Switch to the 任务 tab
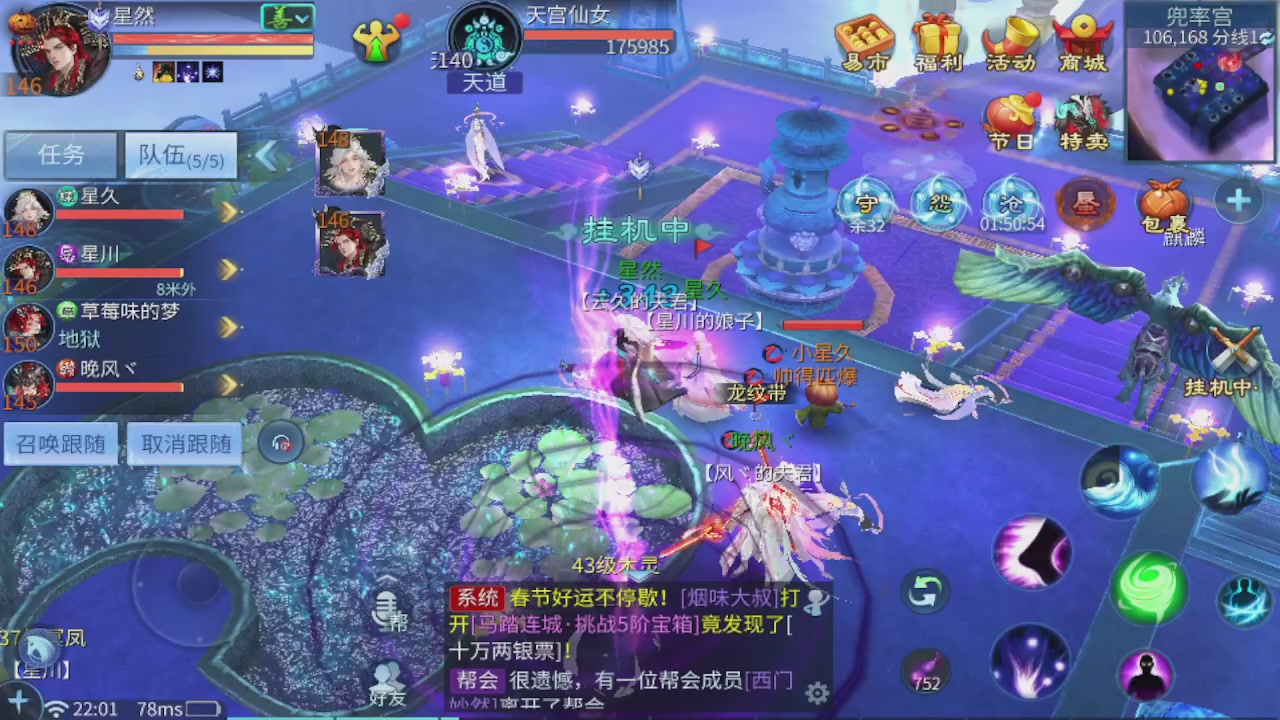Screen dimensions: 1280x720 (x=62, y=154)
